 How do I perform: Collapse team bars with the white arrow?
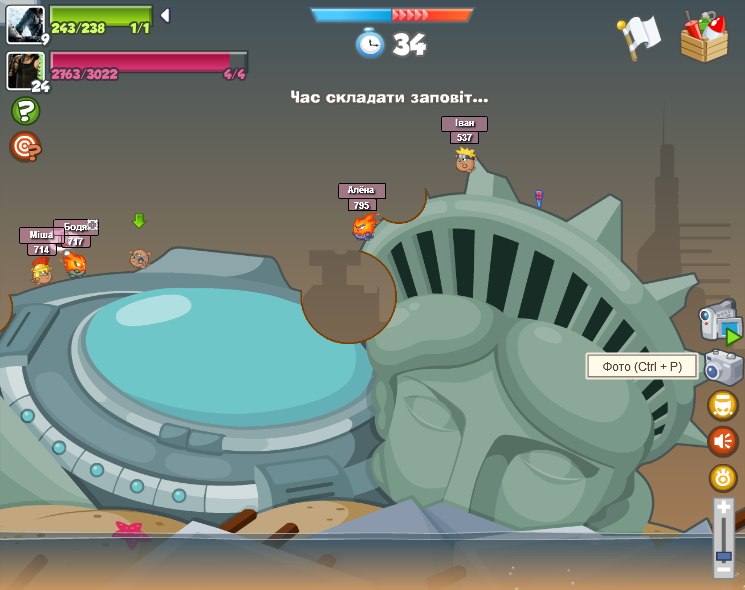pos(165,15)
